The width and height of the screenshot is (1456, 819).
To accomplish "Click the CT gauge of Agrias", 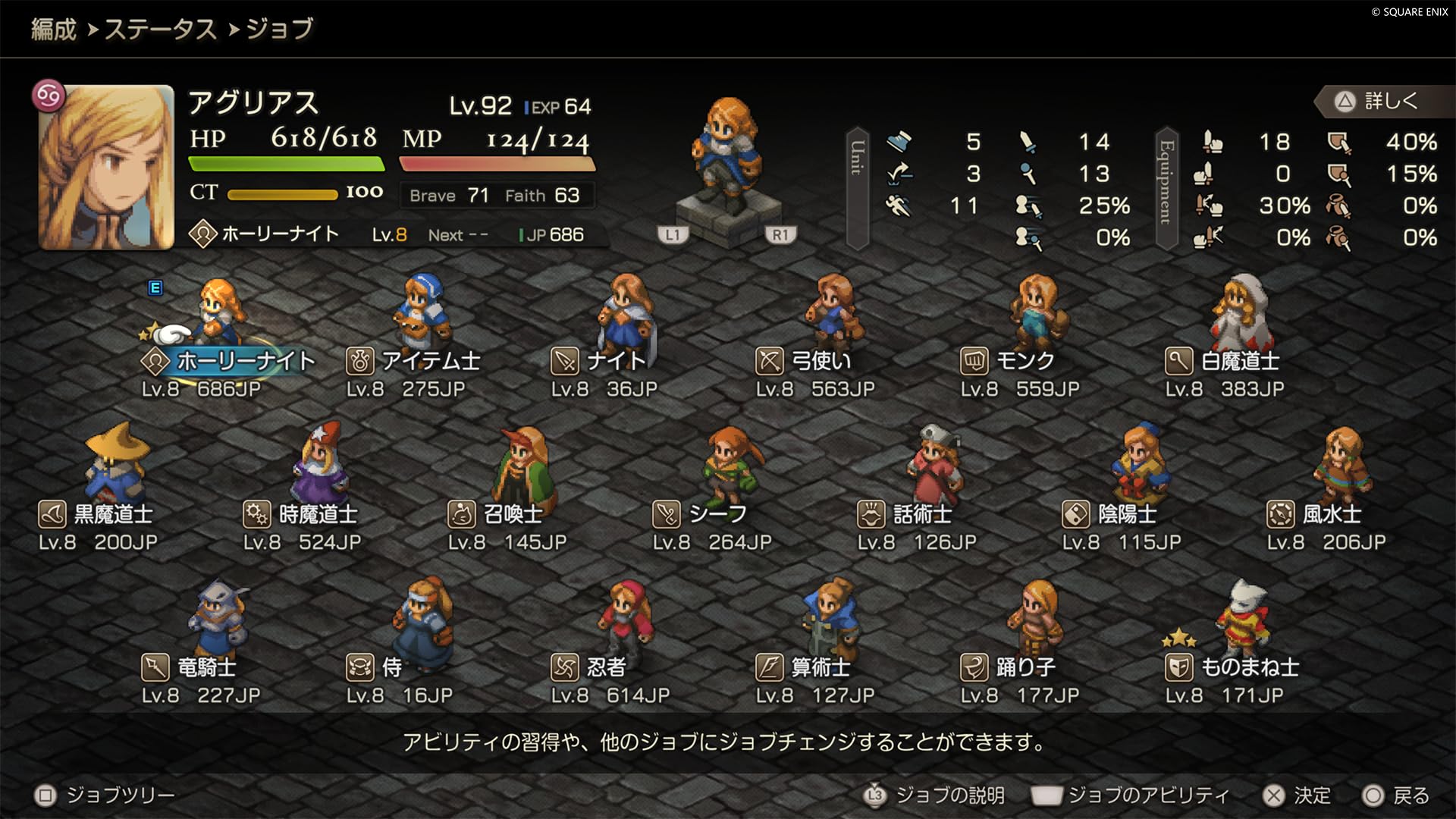I will pyautogui.click(x=283, y=193).
